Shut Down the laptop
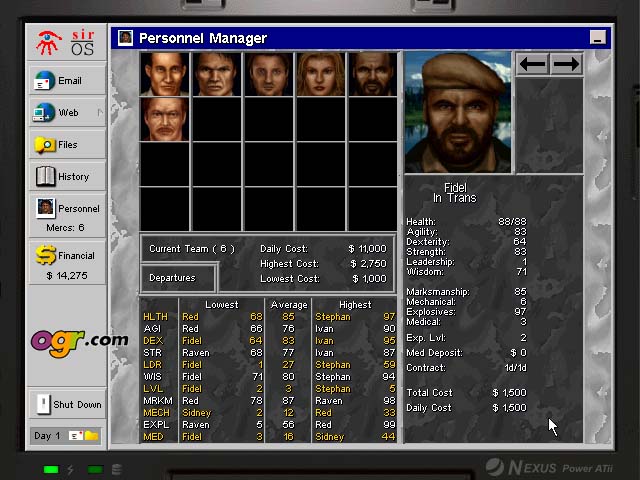This screenshot has width=640, height=480. click(67, 404)
